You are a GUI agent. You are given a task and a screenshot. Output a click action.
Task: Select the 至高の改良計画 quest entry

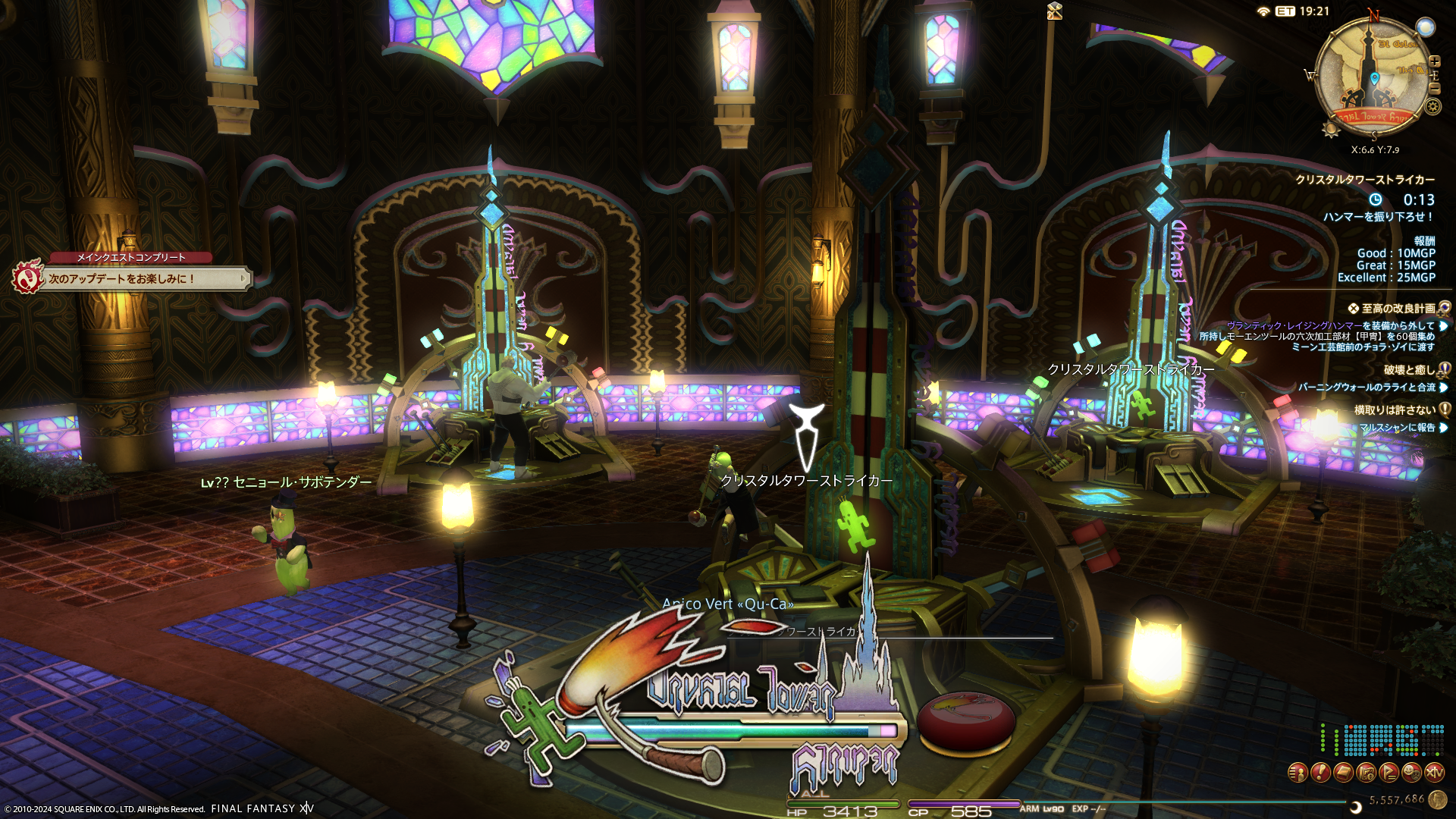[1398, 309]
